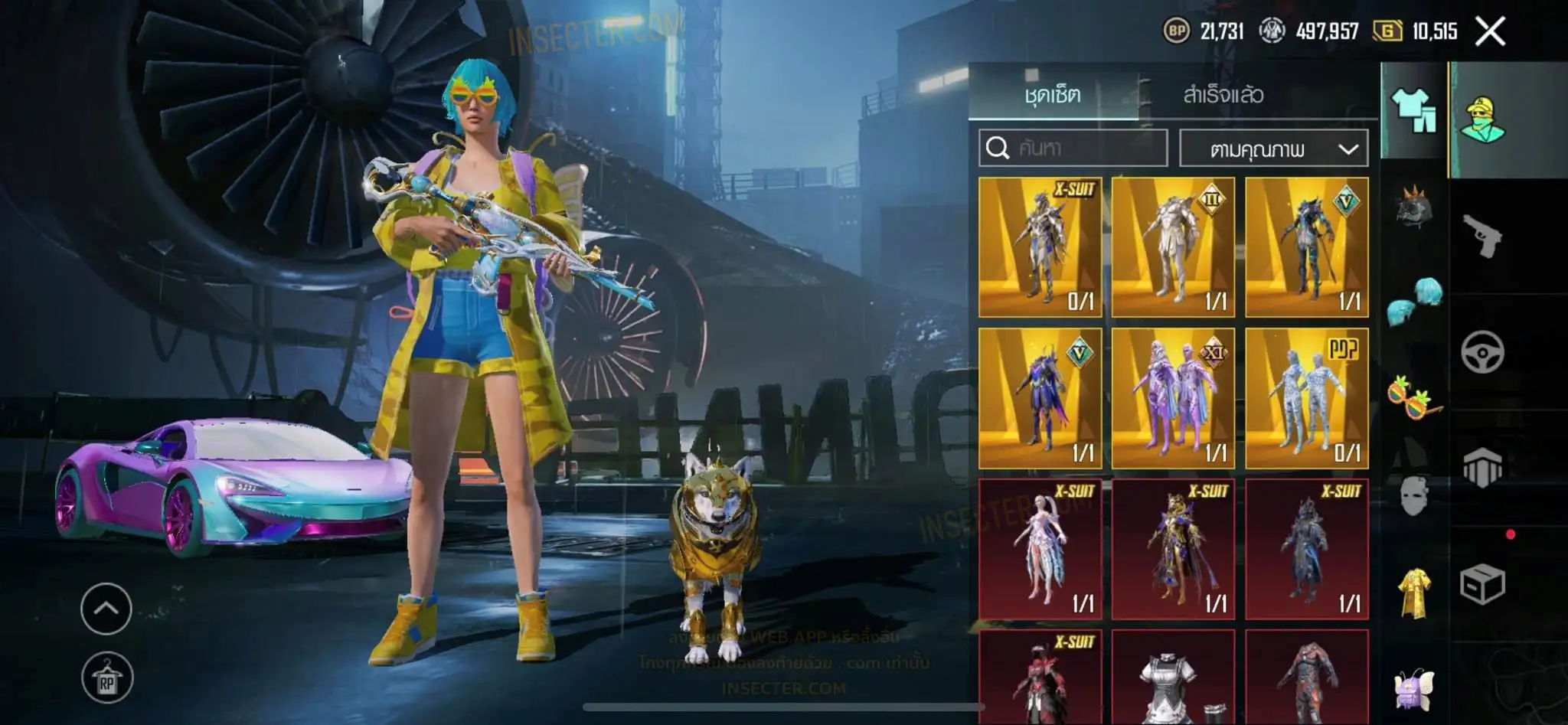Select the pineapple sunglasses slot

point(1414,397)
